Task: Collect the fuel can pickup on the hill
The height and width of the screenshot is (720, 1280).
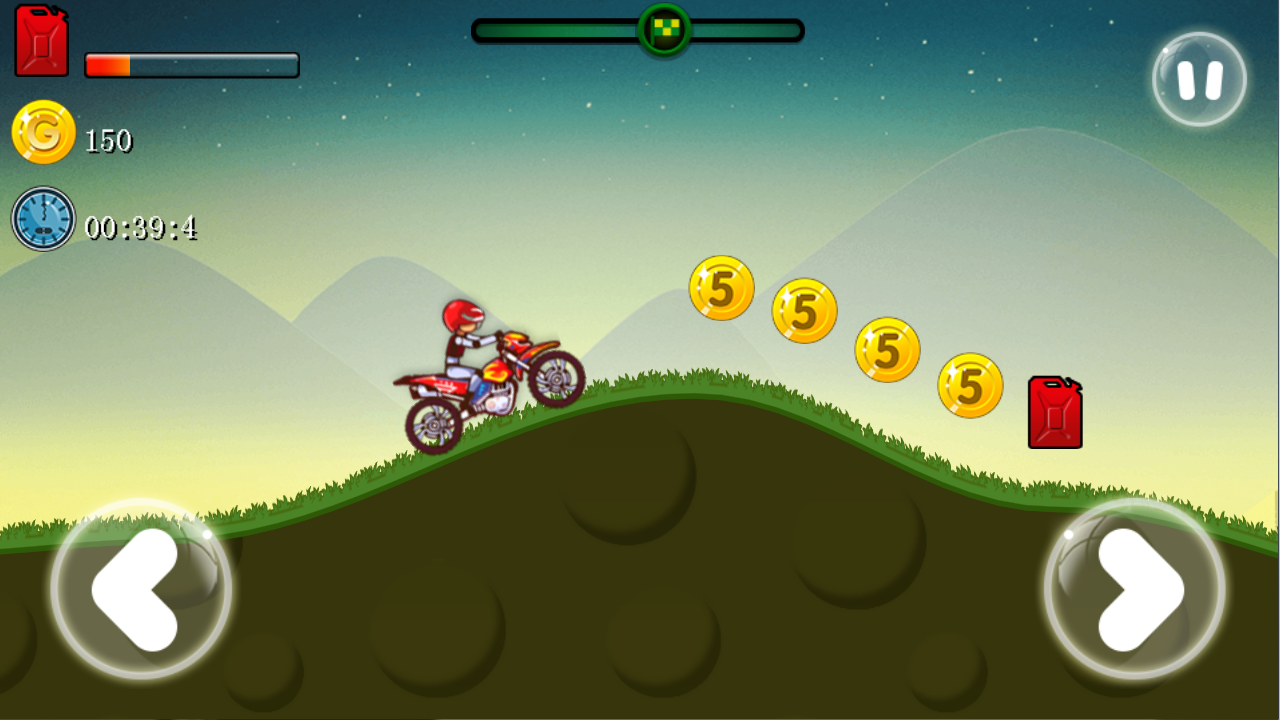Action: tap(1054, 410)
